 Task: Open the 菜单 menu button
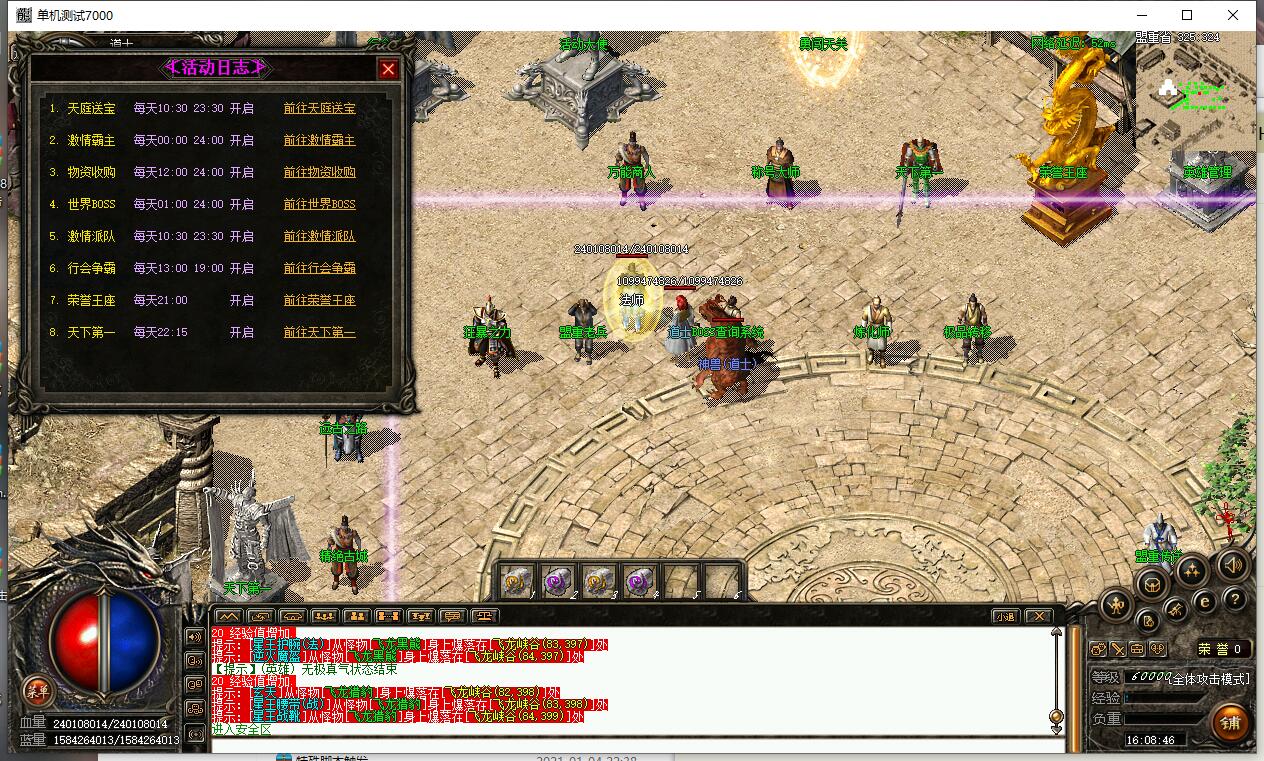[x=38, y=689]
